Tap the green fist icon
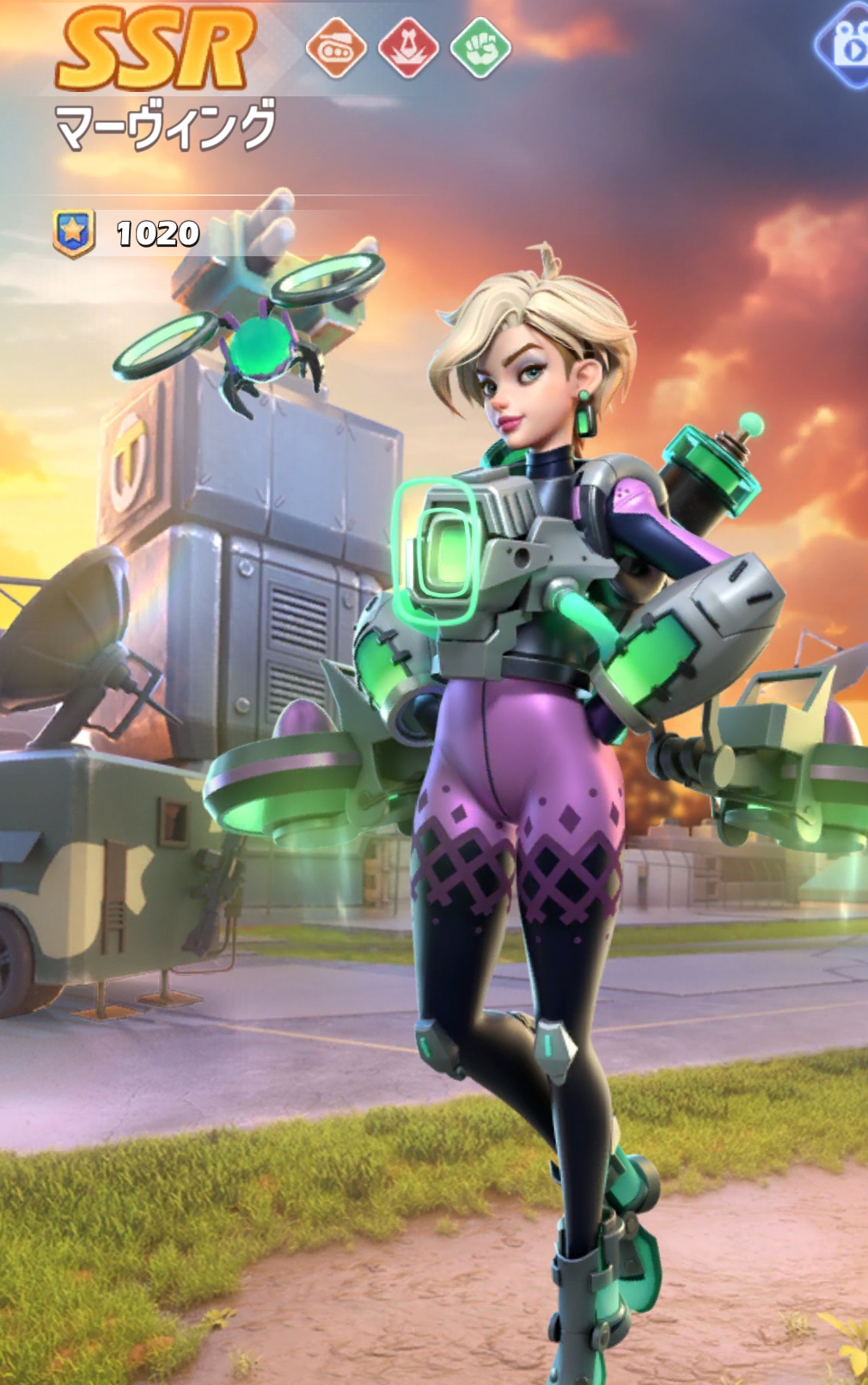Viewport: 868px width, 1385px height. tap(480, 48)
